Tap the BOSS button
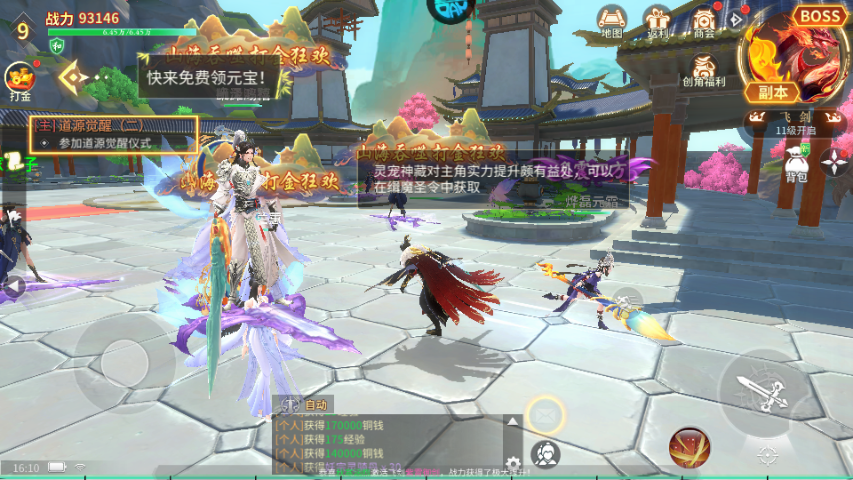This screenshot has height=480, width=853. [x=819, y=16]
